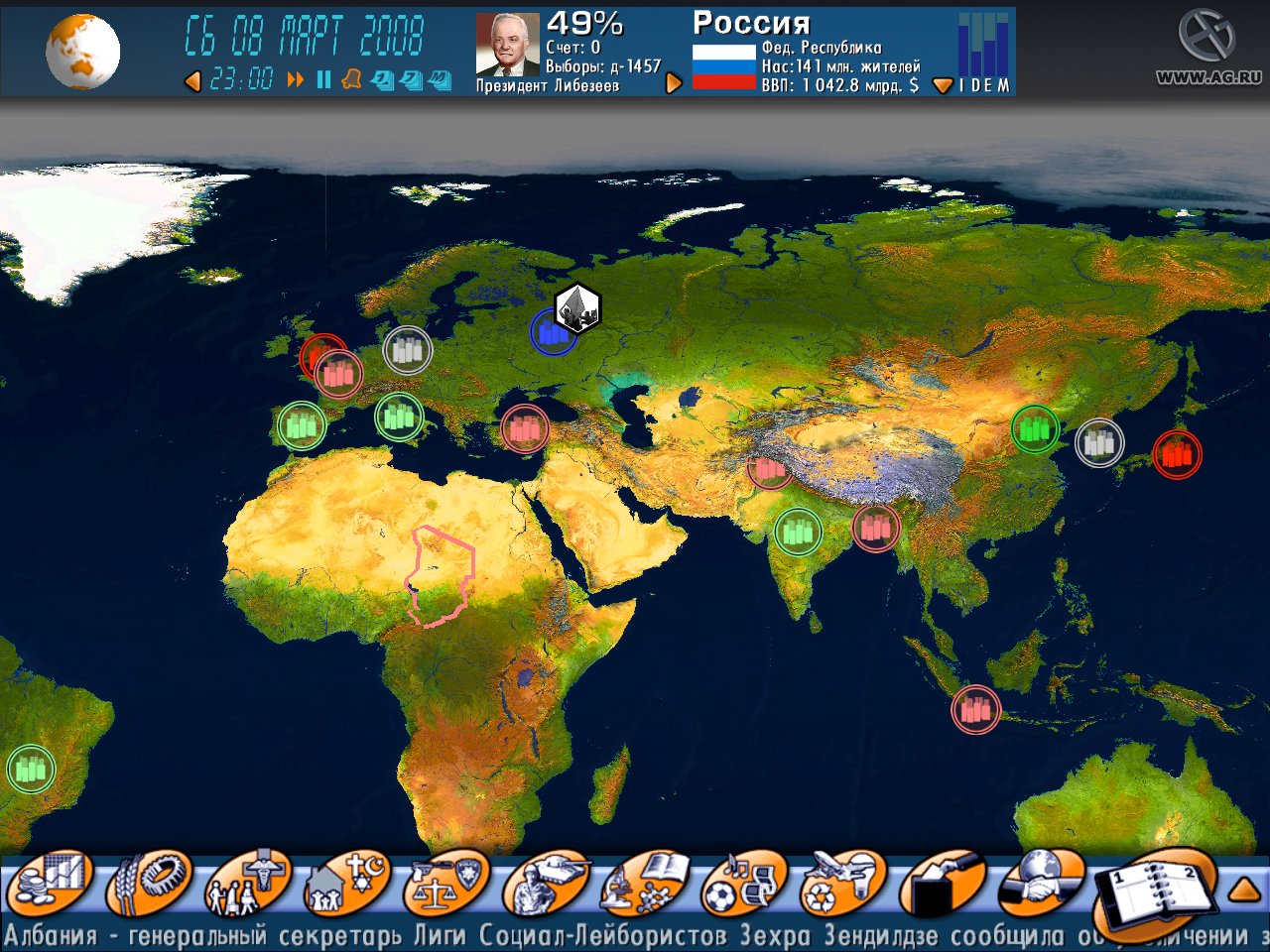Toggle the bar chart statistics display
Screen dimensions: 1270x952
982,45
